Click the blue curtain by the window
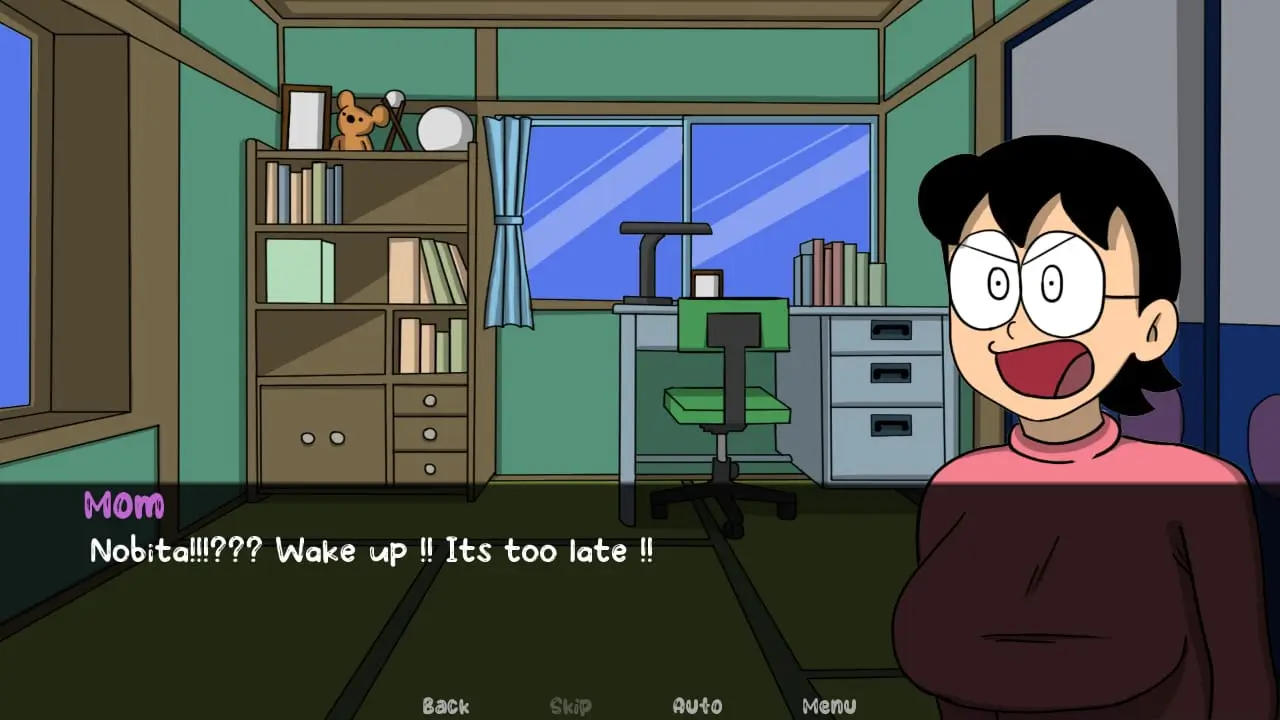Viewport: 1280px width, 720px height. tap(508, 220)
